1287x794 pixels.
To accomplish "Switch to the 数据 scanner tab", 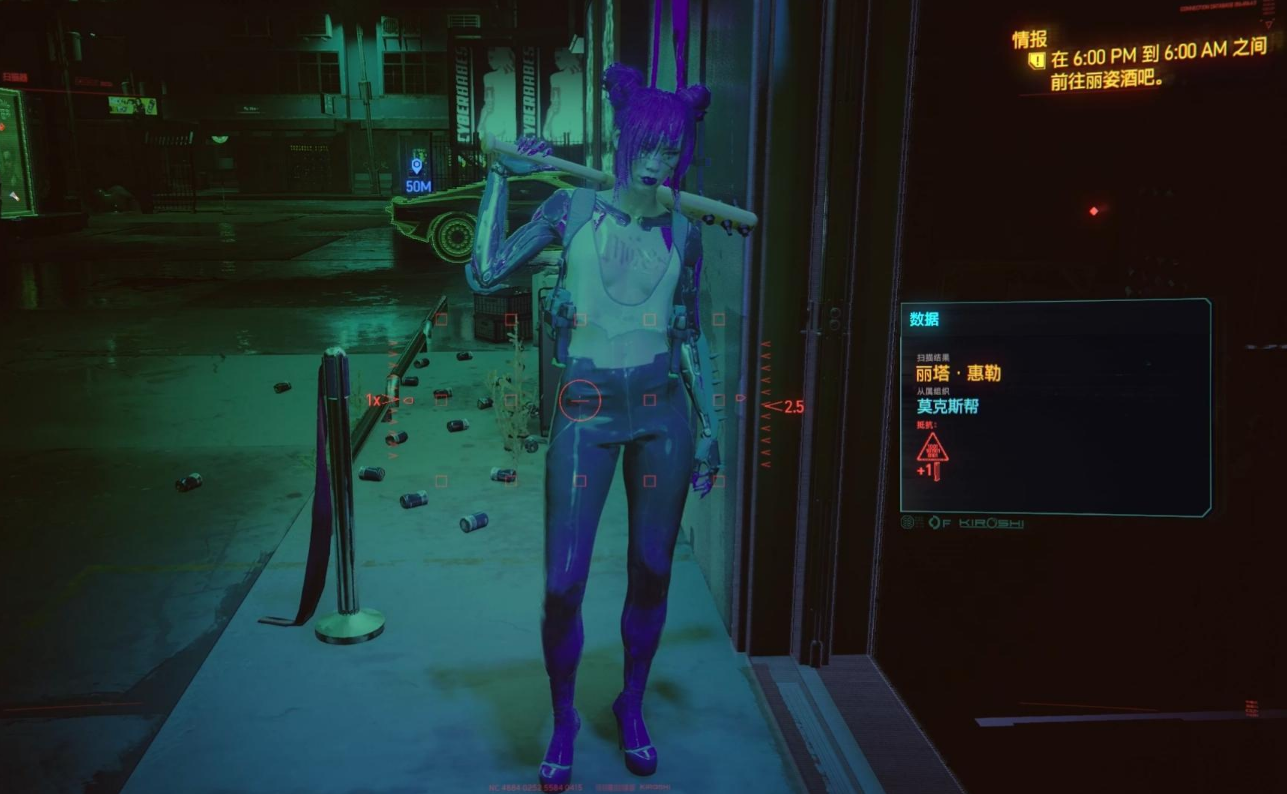I will coord(924,320).
